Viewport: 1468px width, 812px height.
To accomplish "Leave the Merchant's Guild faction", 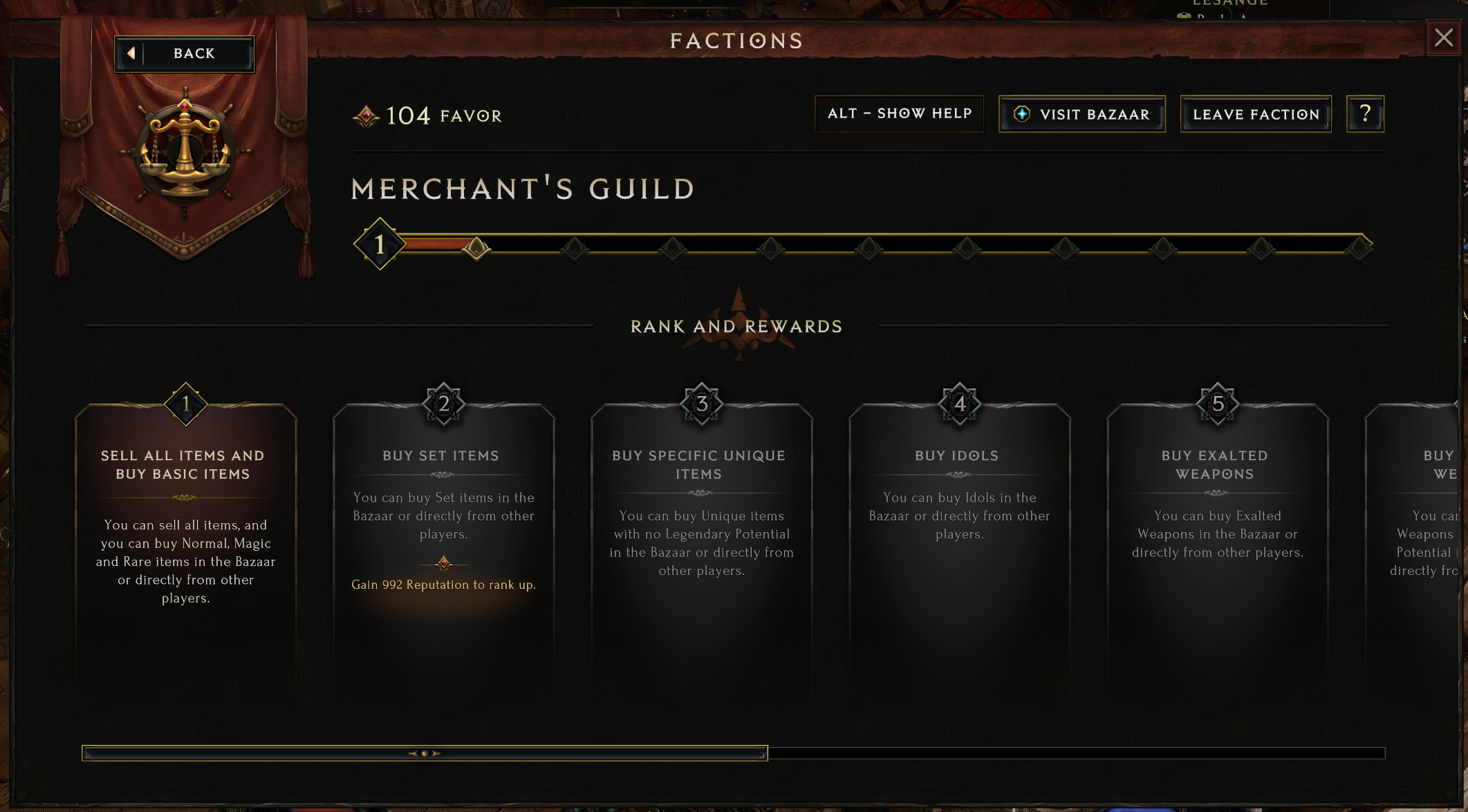I will [x=1256, y=115].
